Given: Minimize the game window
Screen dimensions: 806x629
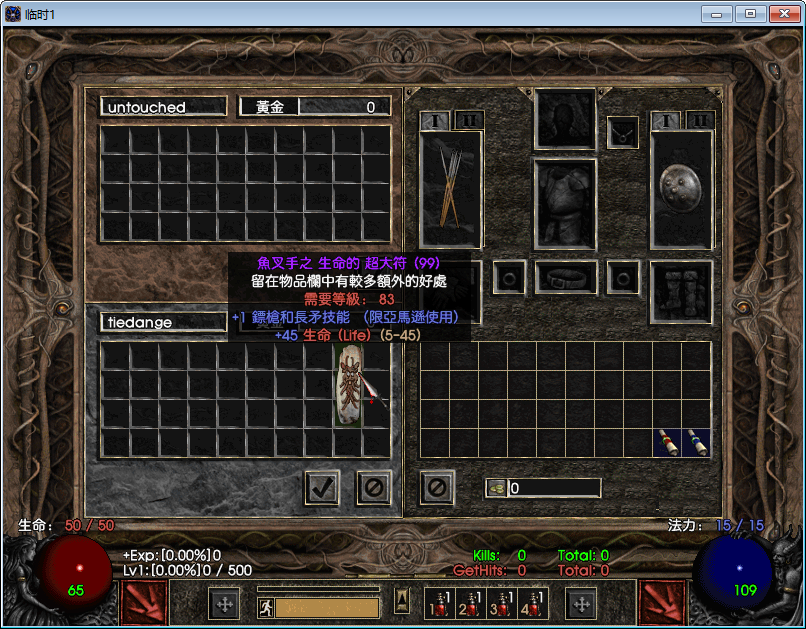Looking at the screenshot, I should pos(718,13).
